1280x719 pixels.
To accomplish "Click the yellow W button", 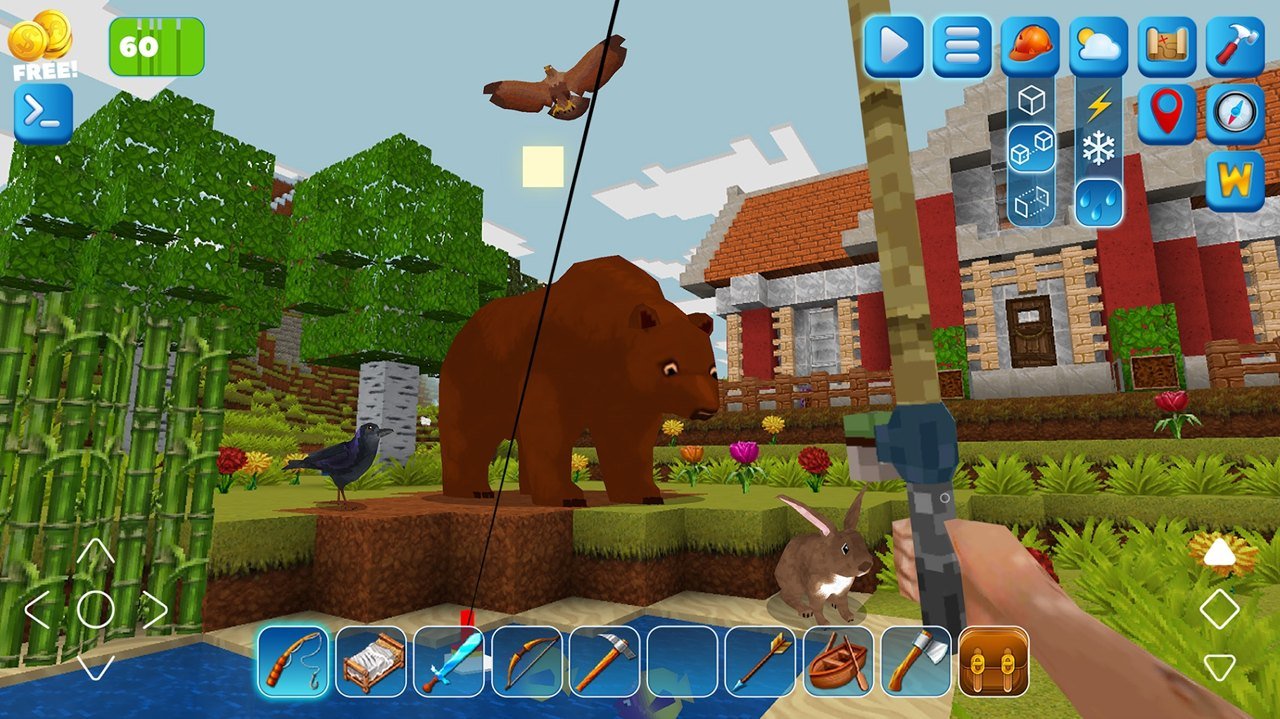I will click(1235, 181).
